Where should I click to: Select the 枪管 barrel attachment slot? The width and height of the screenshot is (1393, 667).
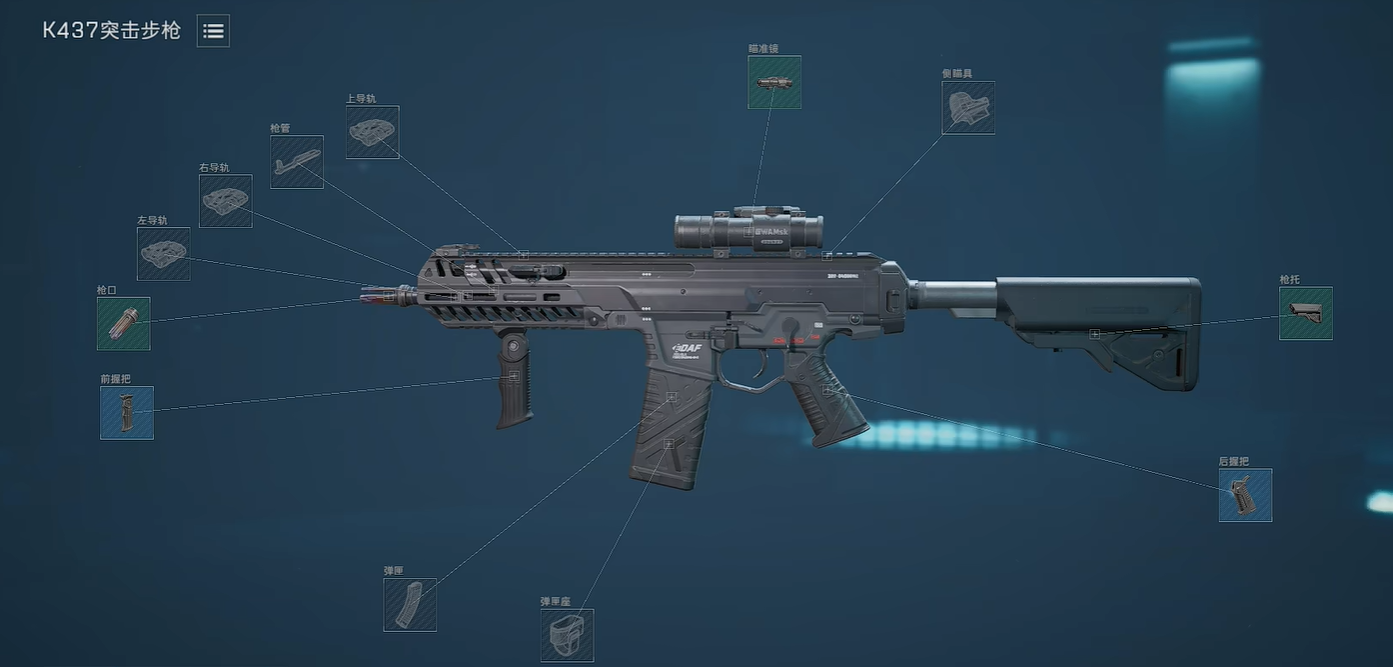[297, 162]
